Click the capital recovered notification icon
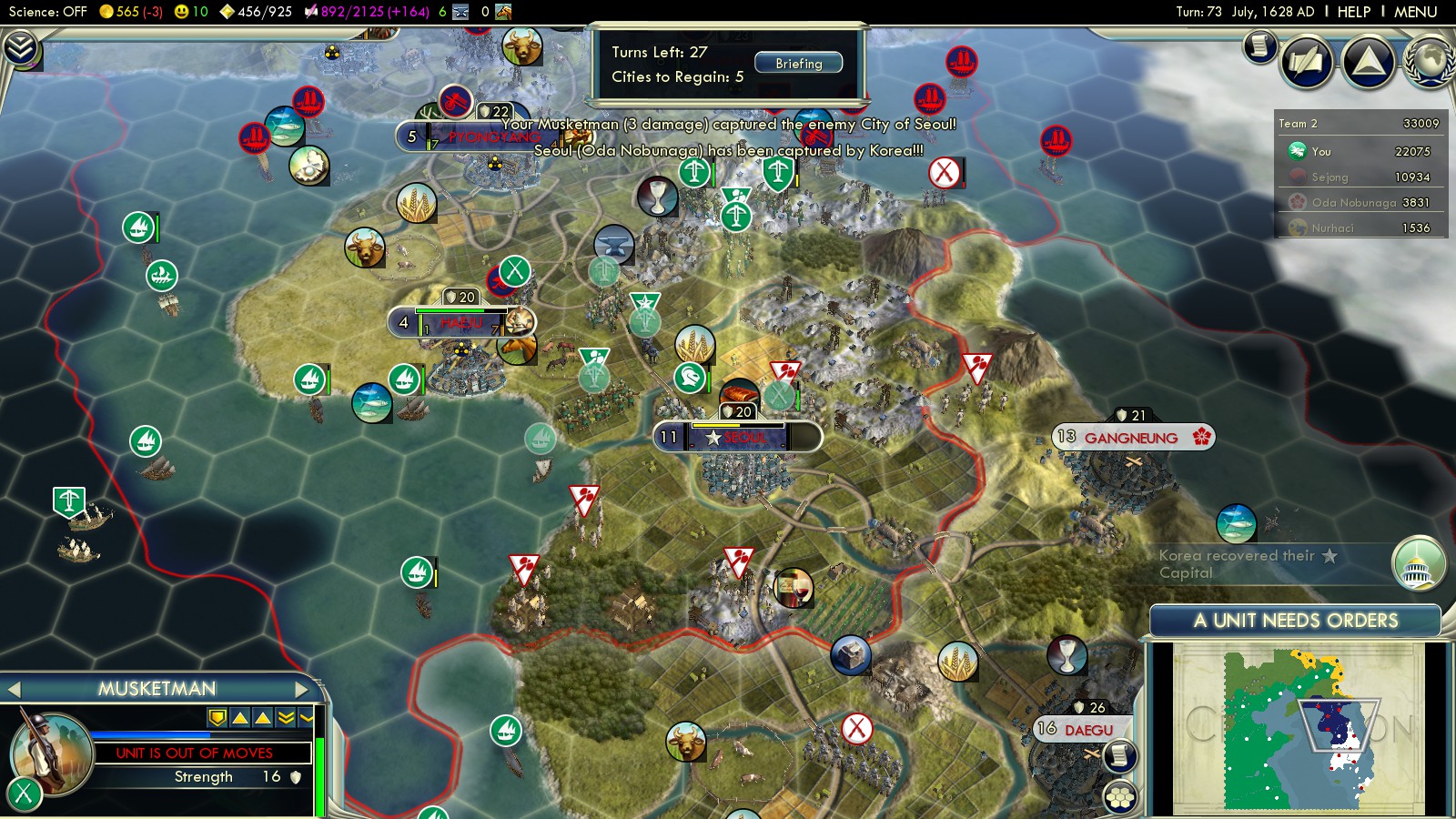Screen dimensions: 1456x819 (1418, 563)
